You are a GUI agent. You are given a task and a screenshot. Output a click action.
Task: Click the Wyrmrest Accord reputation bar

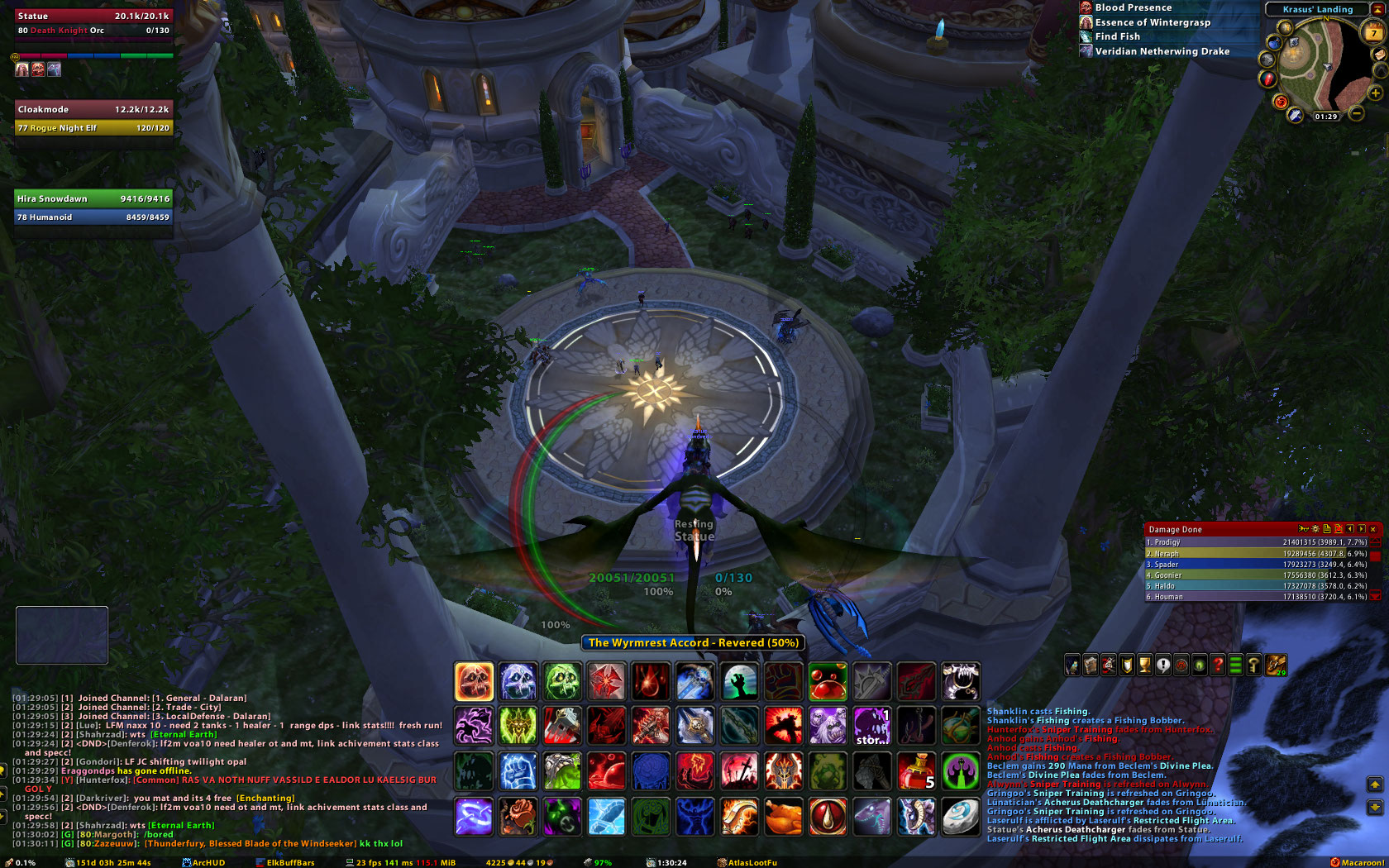[x=693, y=642]
